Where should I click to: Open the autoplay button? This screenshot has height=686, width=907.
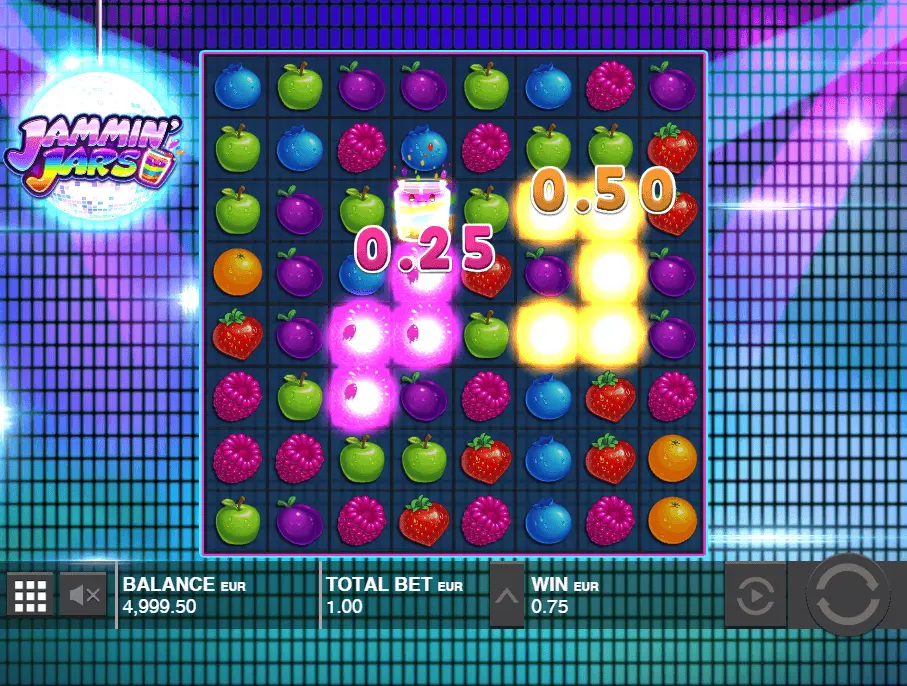[754, 597]
